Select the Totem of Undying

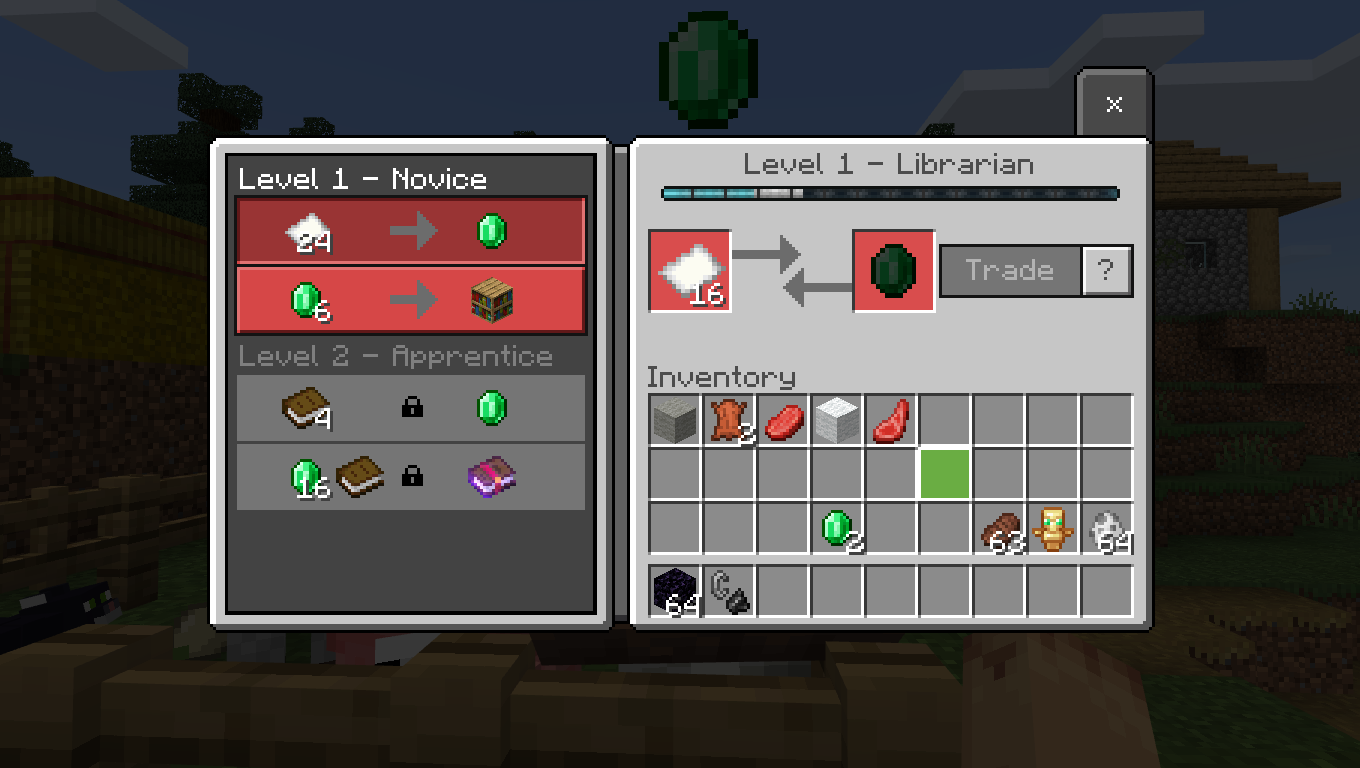(1052, 528)
